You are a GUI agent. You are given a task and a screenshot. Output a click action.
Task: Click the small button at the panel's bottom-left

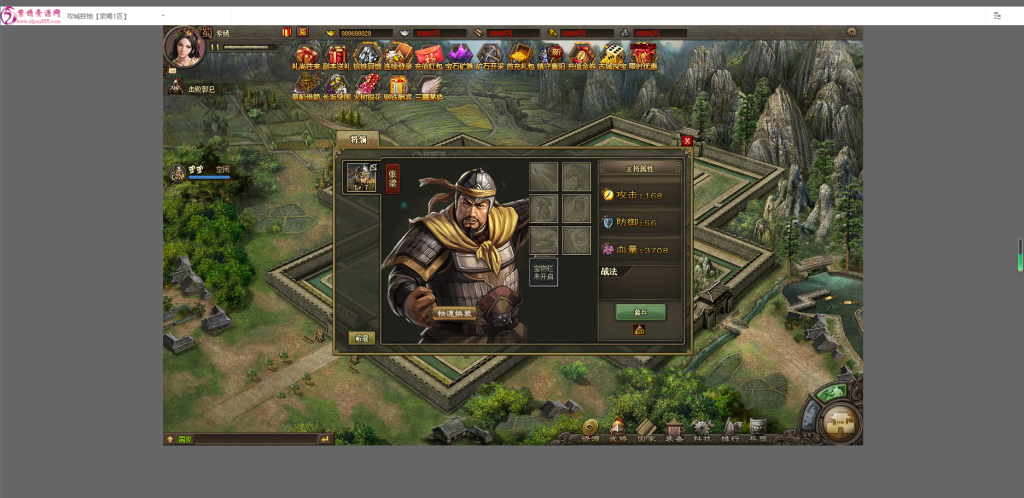pos(361,338)
